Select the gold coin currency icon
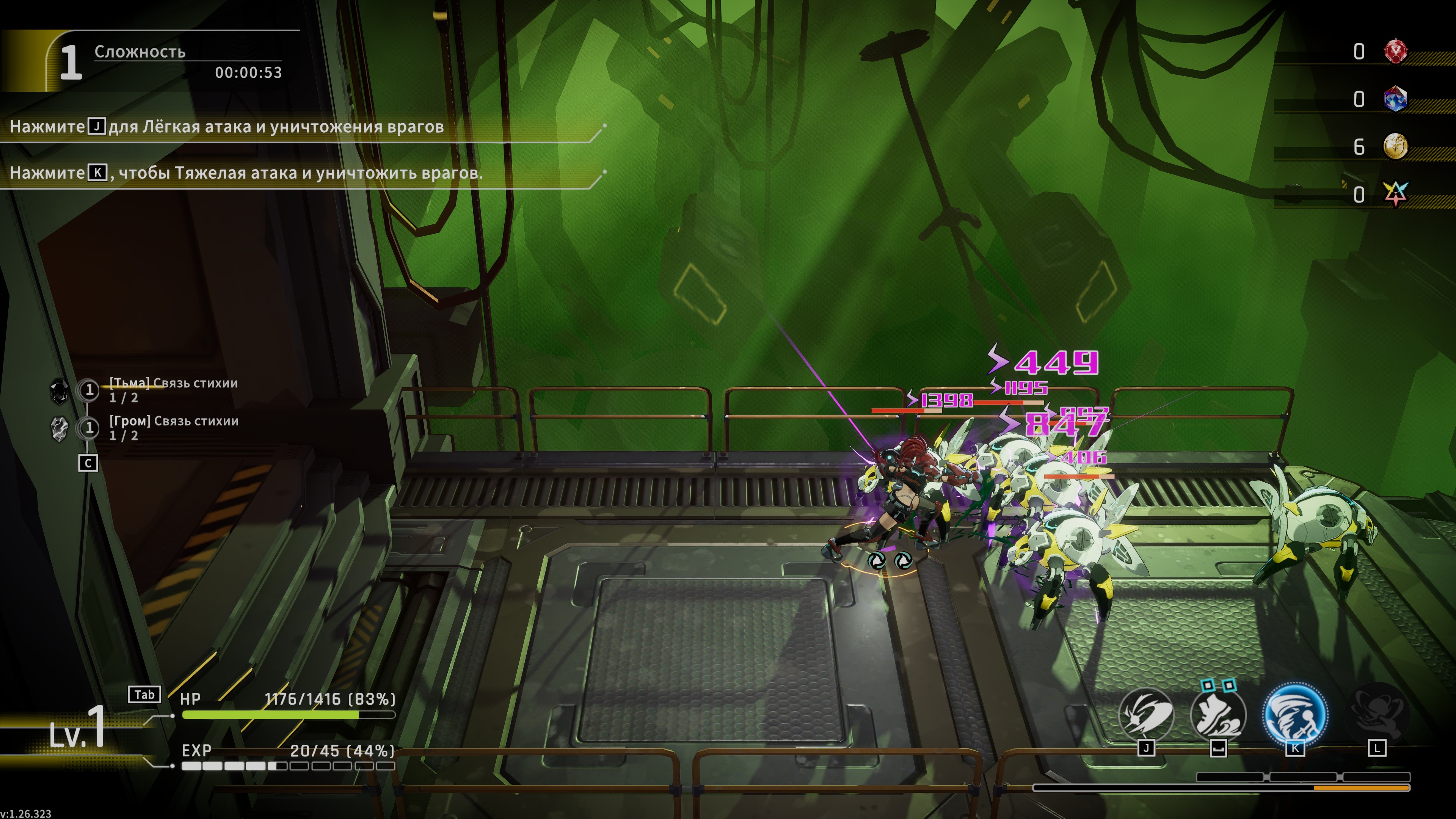 [x=1395, y=147]
